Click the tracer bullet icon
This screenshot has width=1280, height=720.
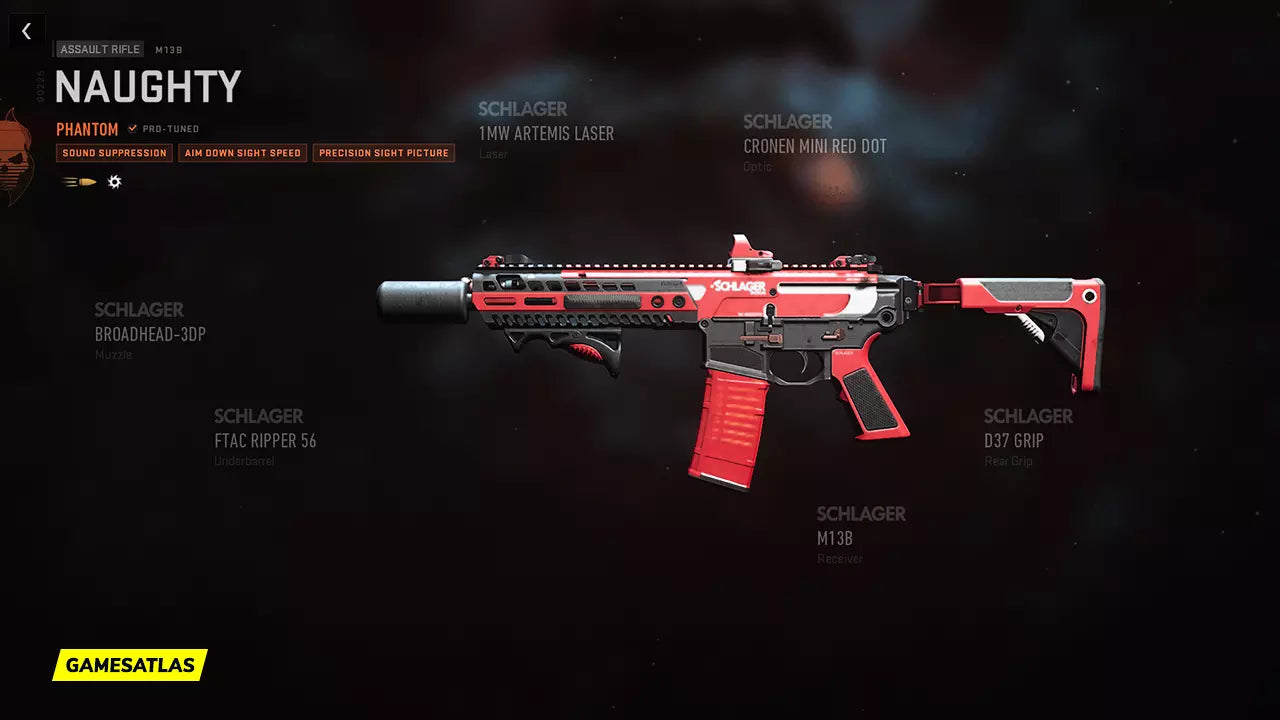[x=80, y=182]
